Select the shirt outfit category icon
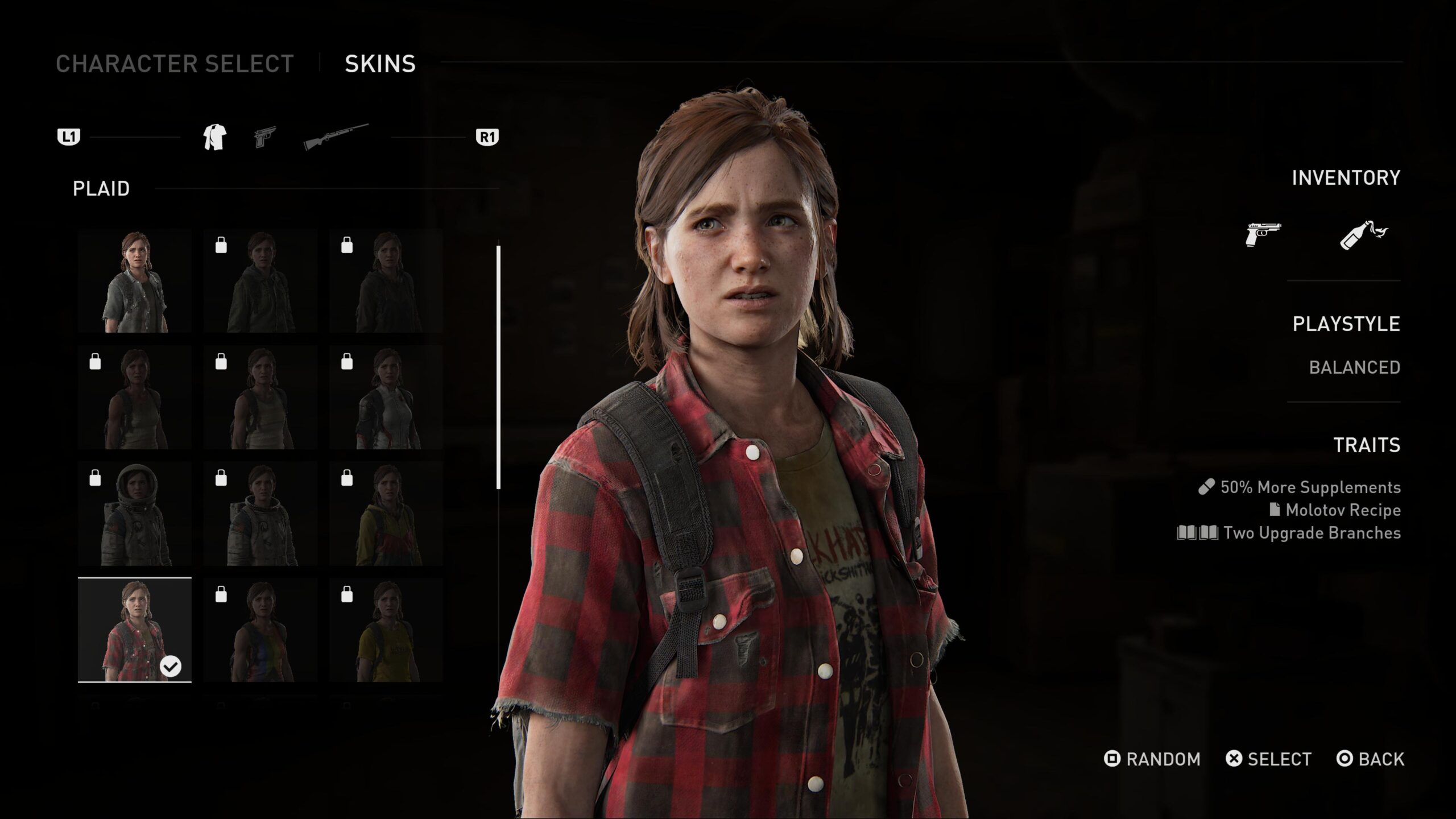The height and width of the screenshot is (819, 1456). (x=215, y=137)
